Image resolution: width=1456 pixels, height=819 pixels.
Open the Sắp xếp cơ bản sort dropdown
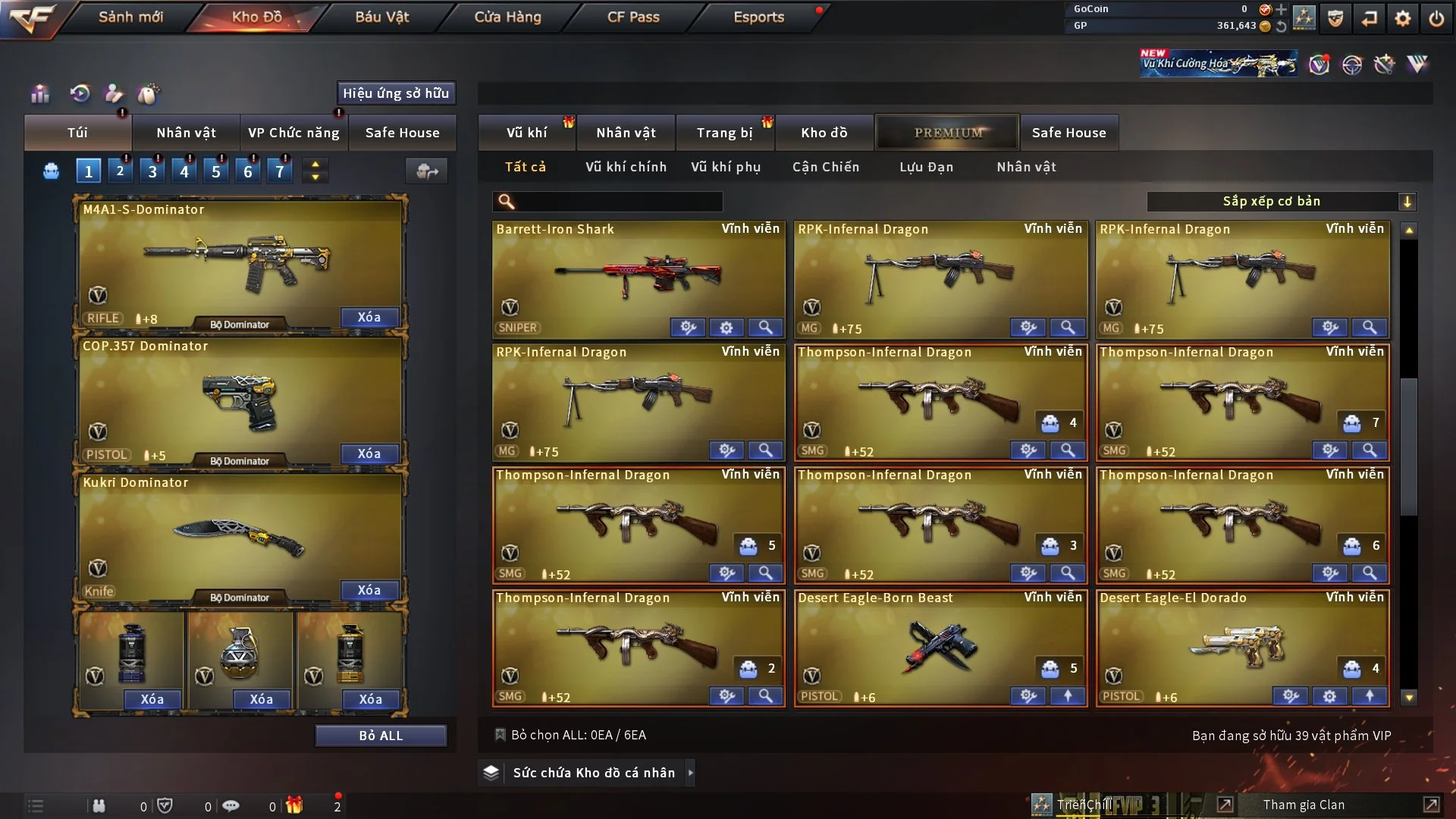(x=1282, y=201)
